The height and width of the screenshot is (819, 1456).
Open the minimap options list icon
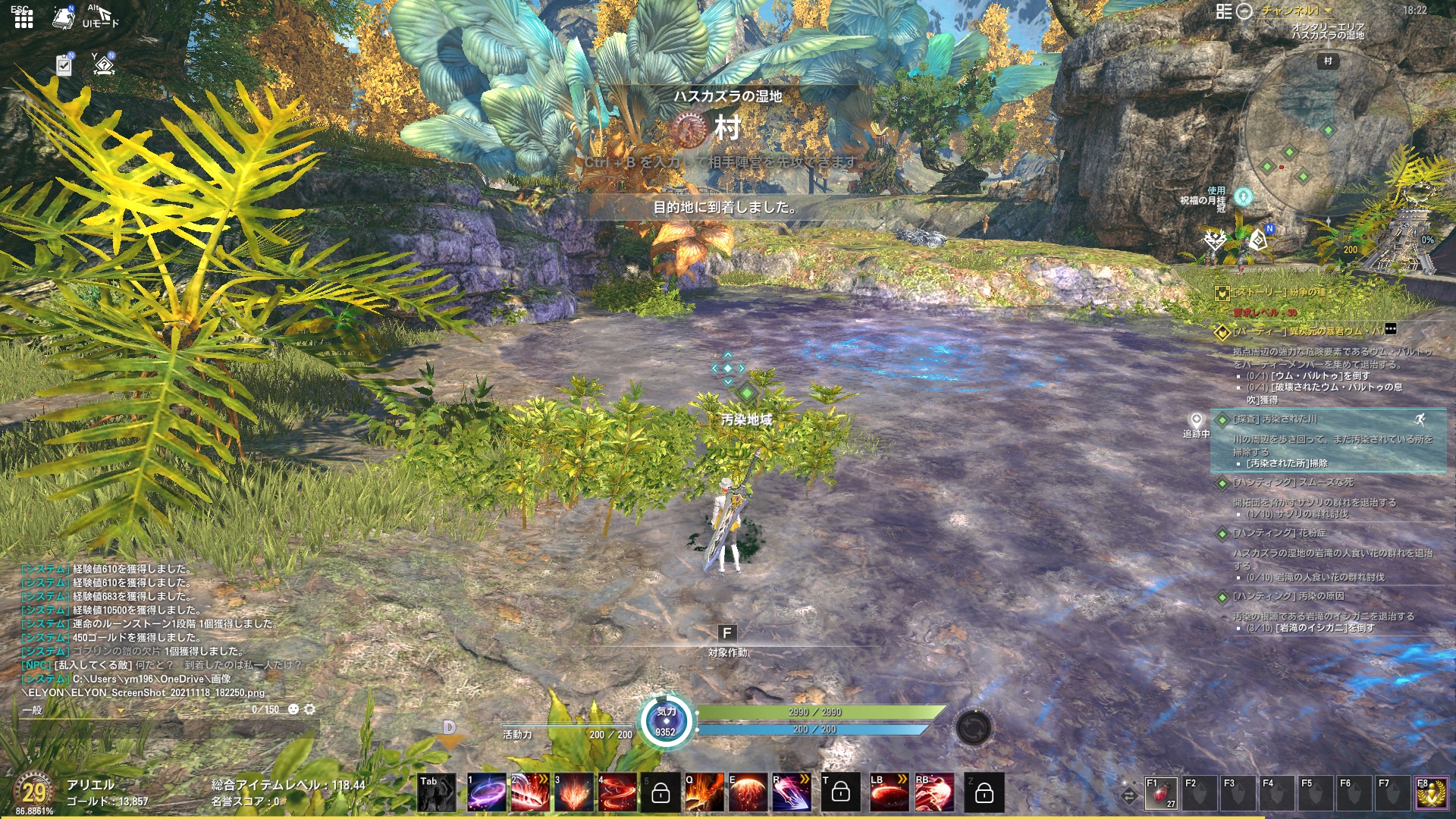[1224, 12]
